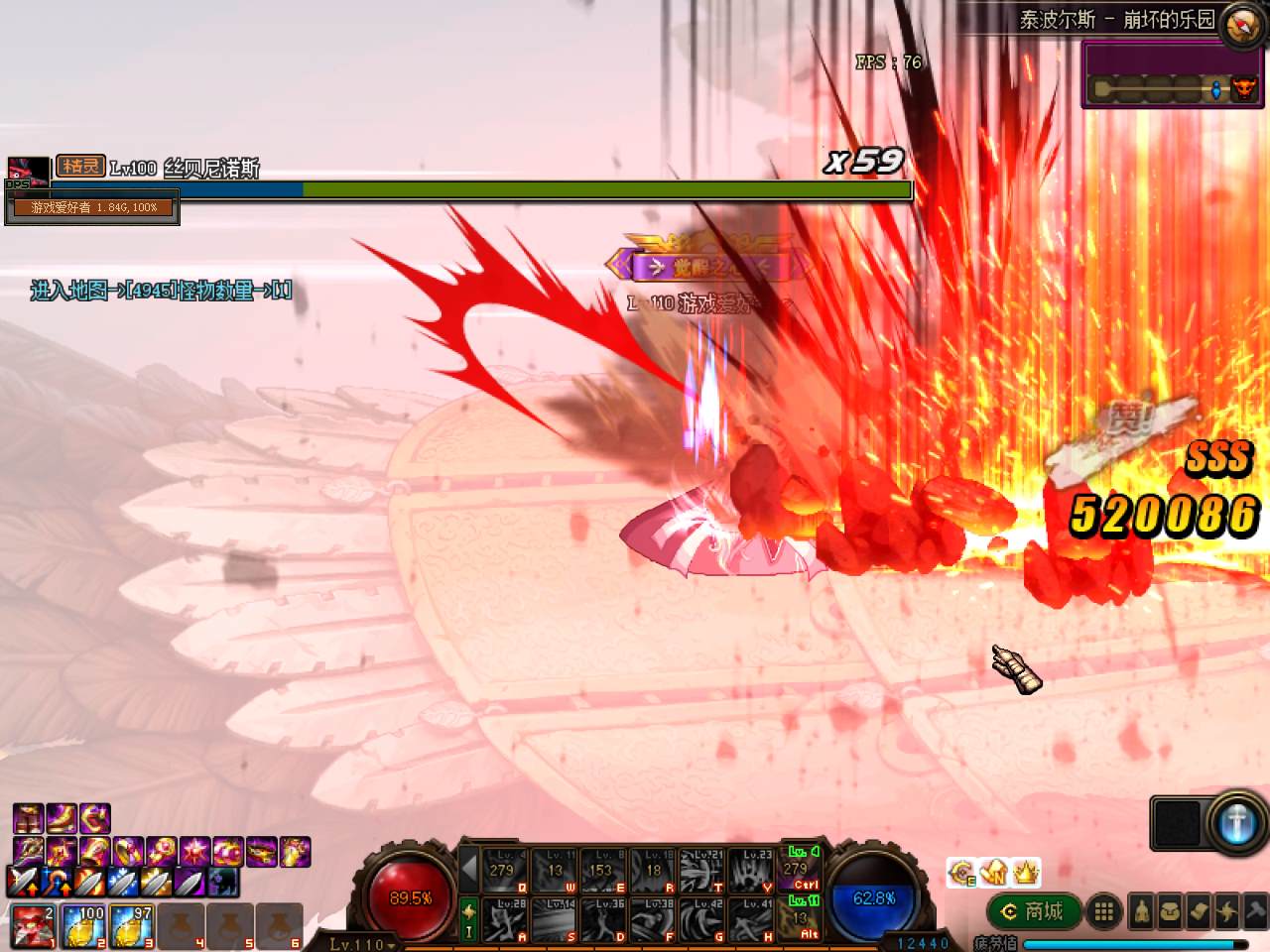This screenshot has width=1270, height=952.
Task: Open the gold crown icon
Action: pyautogui.click(x=1026, y=872)
